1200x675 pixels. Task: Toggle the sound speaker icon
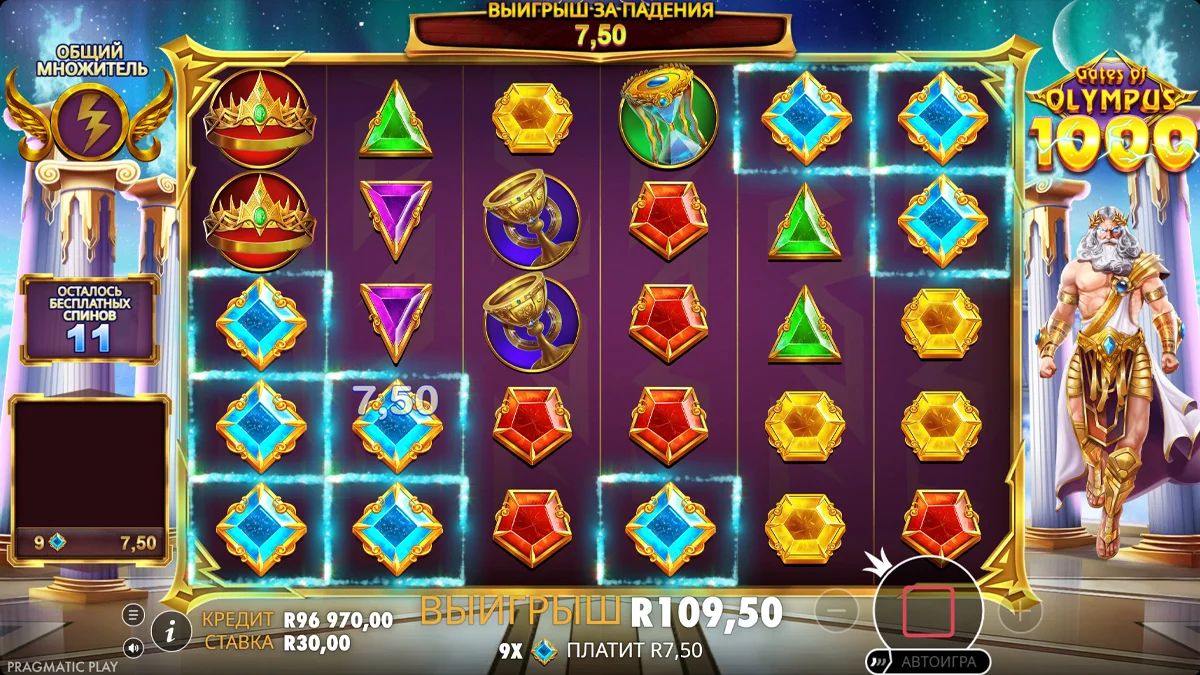tap(134, 647)
